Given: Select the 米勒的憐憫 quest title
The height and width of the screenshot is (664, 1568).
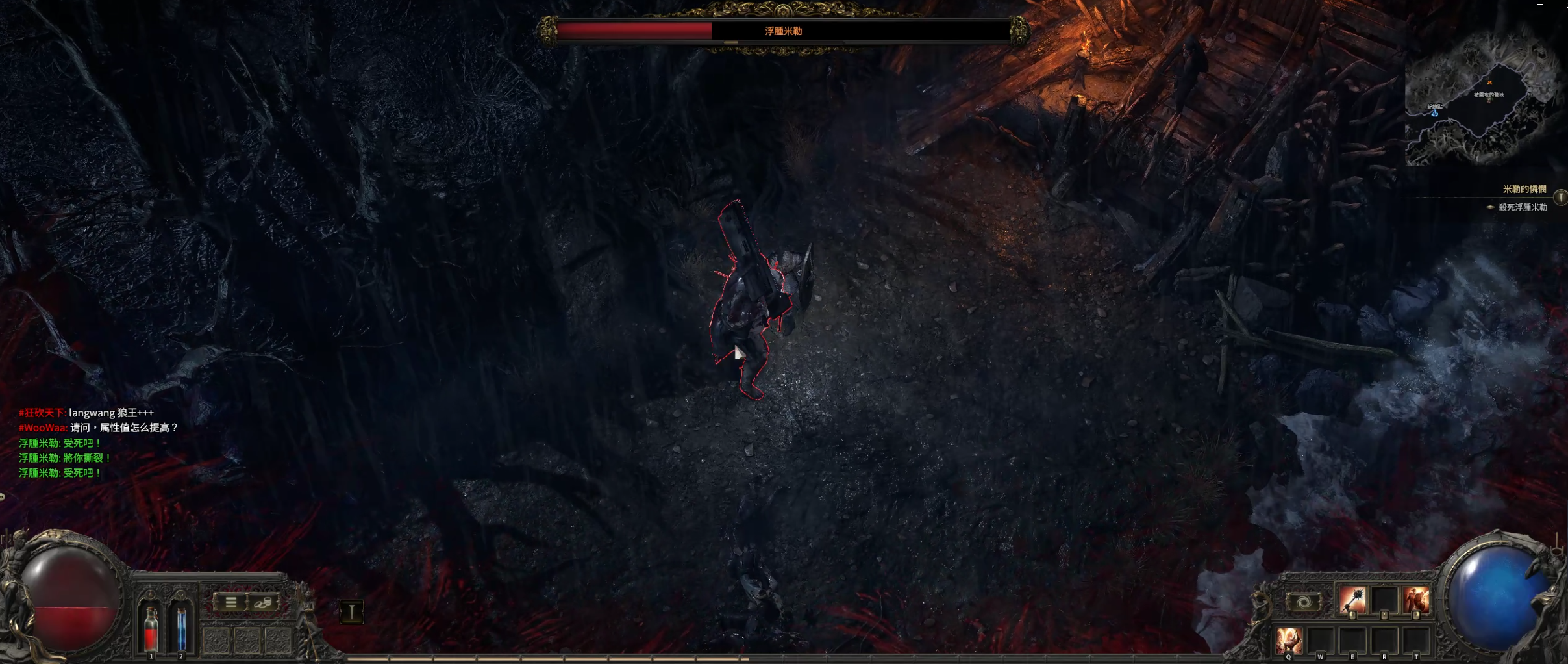Looking at the screenshot, I should point(1524,189).
